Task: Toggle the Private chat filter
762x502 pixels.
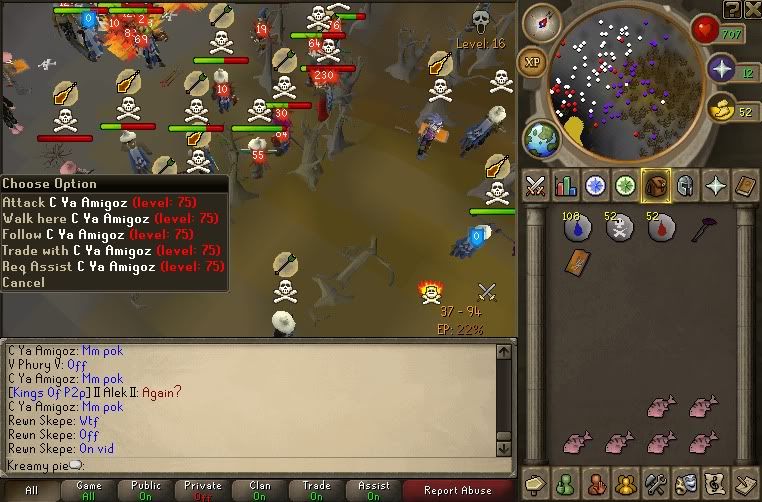Action: pos(202,490)
